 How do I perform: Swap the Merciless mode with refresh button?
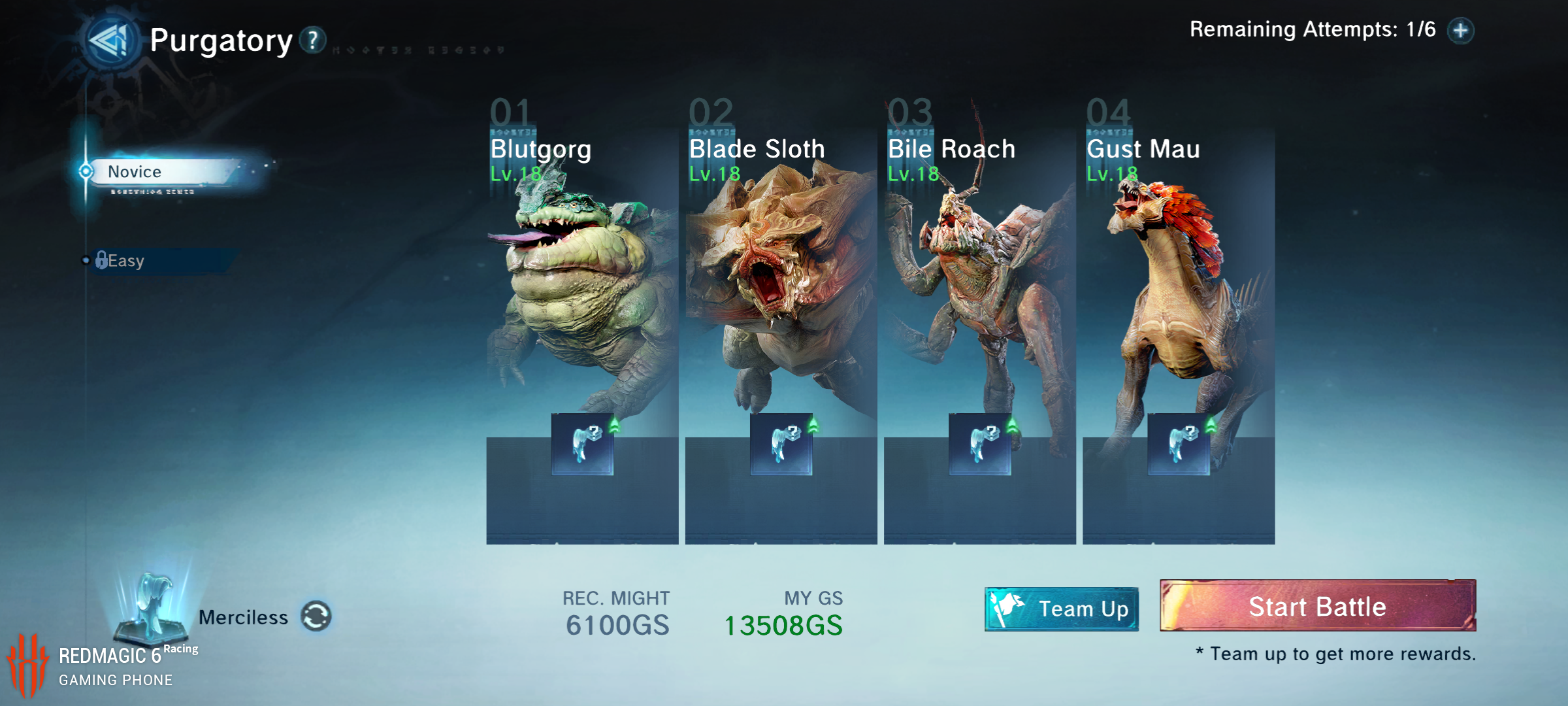tap(316, 616)
